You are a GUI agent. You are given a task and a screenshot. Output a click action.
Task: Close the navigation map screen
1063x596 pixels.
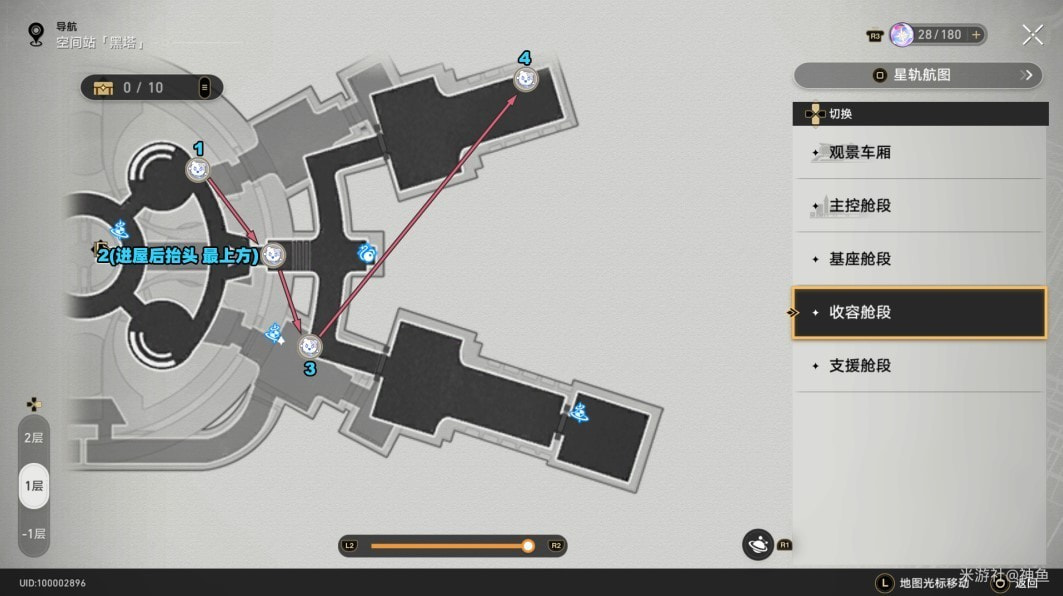[x=1032, y=35]
